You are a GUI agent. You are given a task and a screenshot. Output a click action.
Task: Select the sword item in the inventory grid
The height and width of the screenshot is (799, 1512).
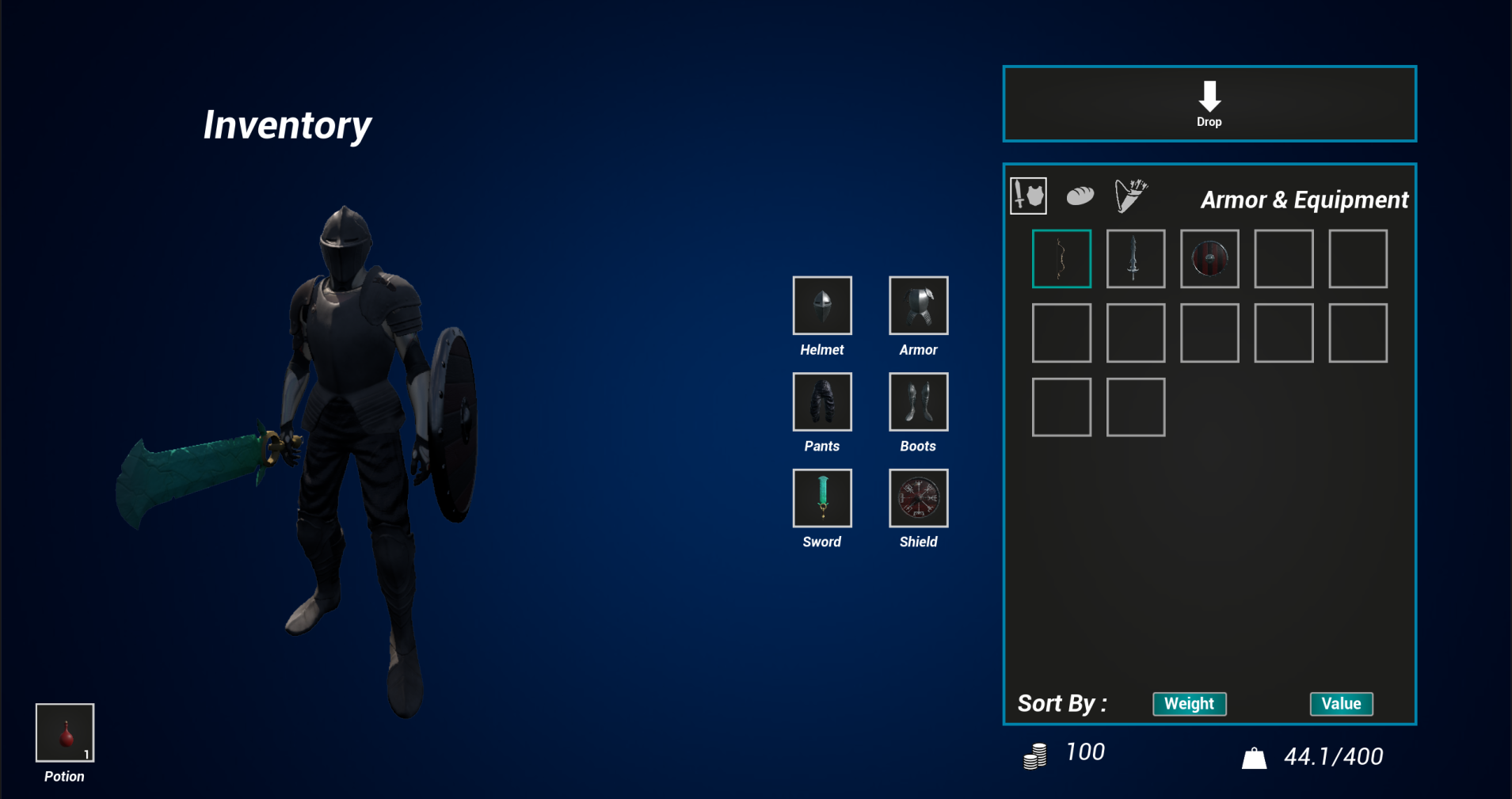pyautogui.click(x=1135, y=258)
